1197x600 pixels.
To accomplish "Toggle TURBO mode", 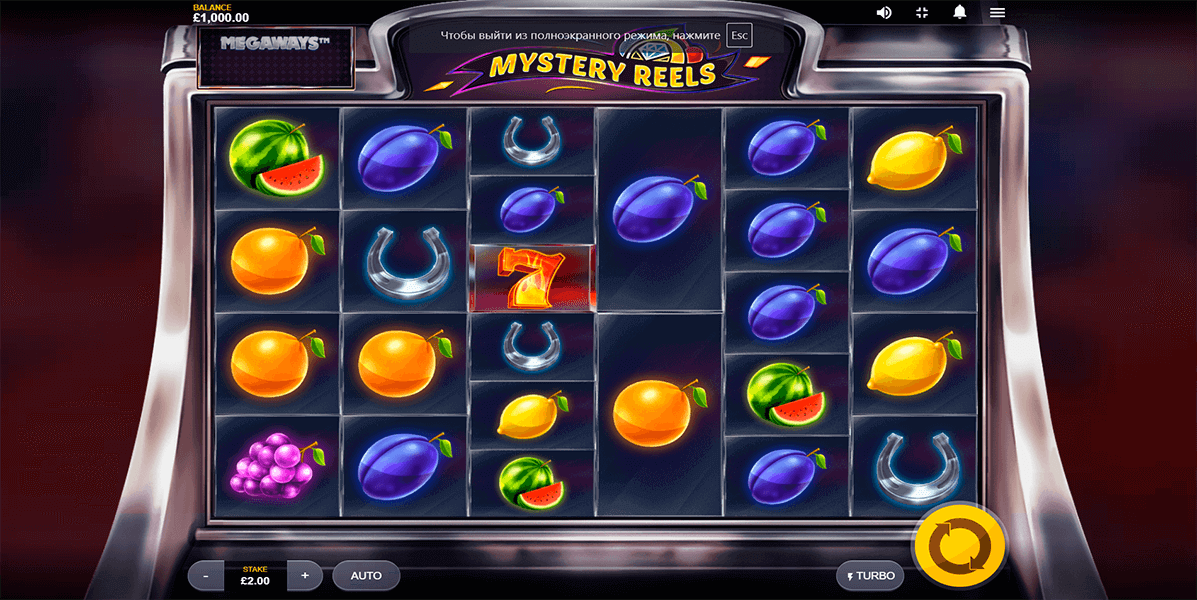I will coord(870,576).
